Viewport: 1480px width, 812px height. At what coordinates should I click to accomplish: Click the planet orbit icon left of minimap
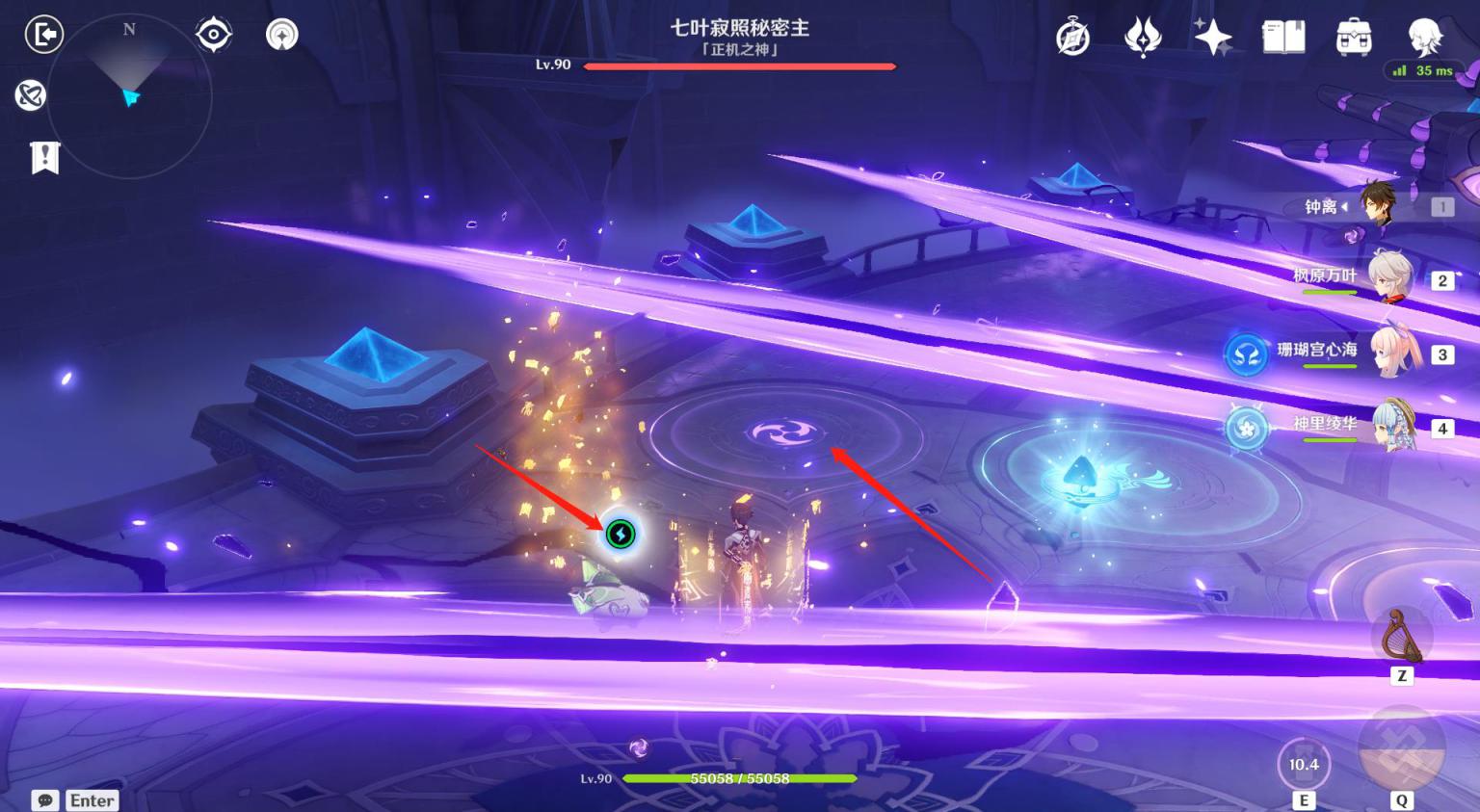point(31,94)
